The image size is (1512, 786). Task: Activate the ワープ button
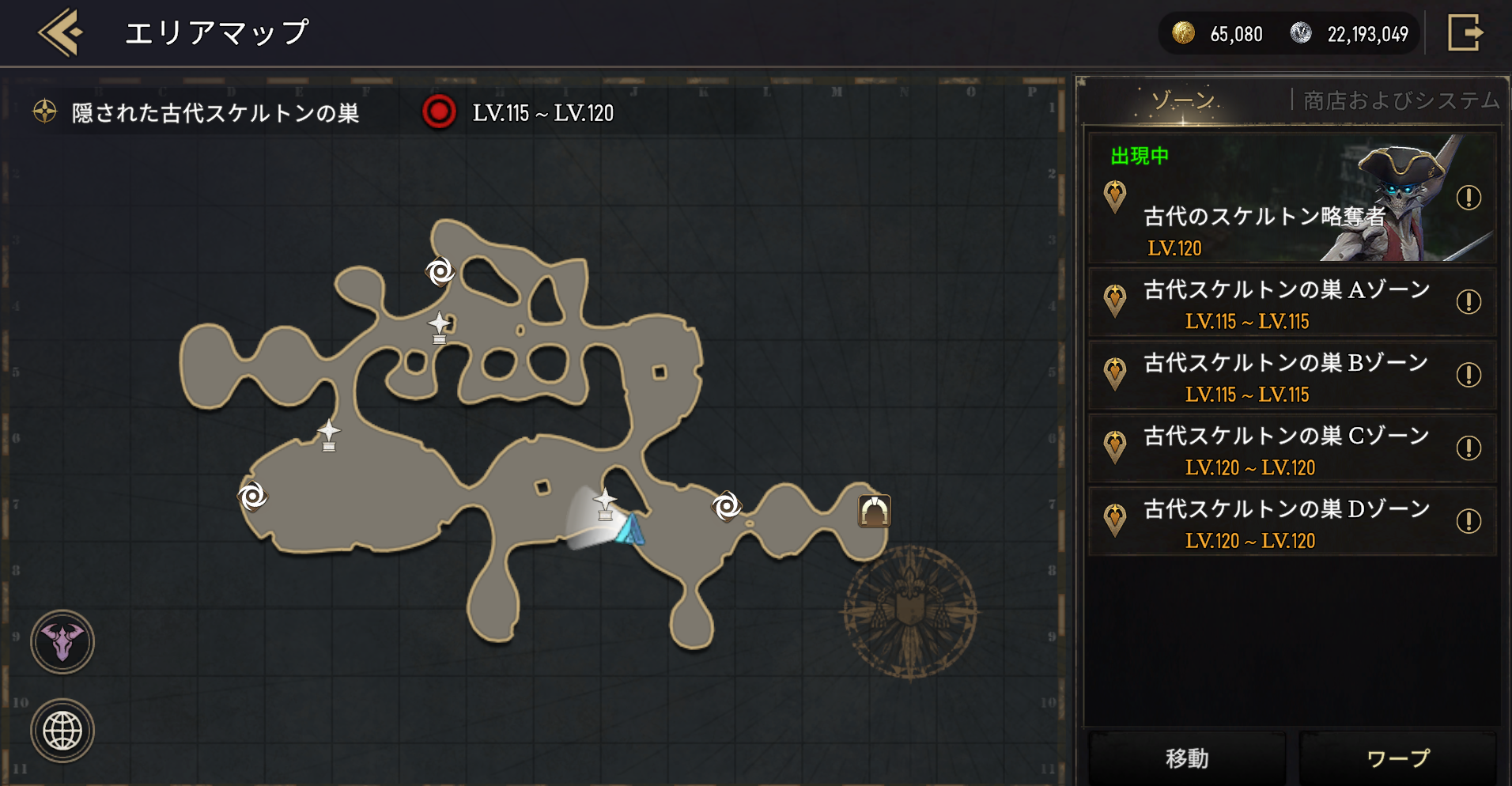click(1397, 758)
